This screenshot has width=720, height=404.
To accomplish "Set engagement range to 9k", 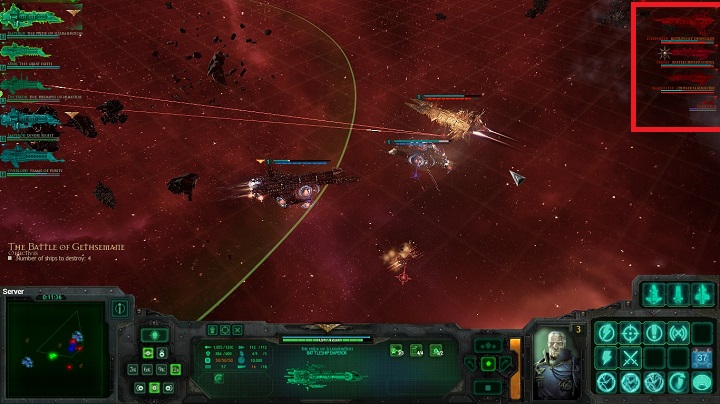I will click(160, 369).
